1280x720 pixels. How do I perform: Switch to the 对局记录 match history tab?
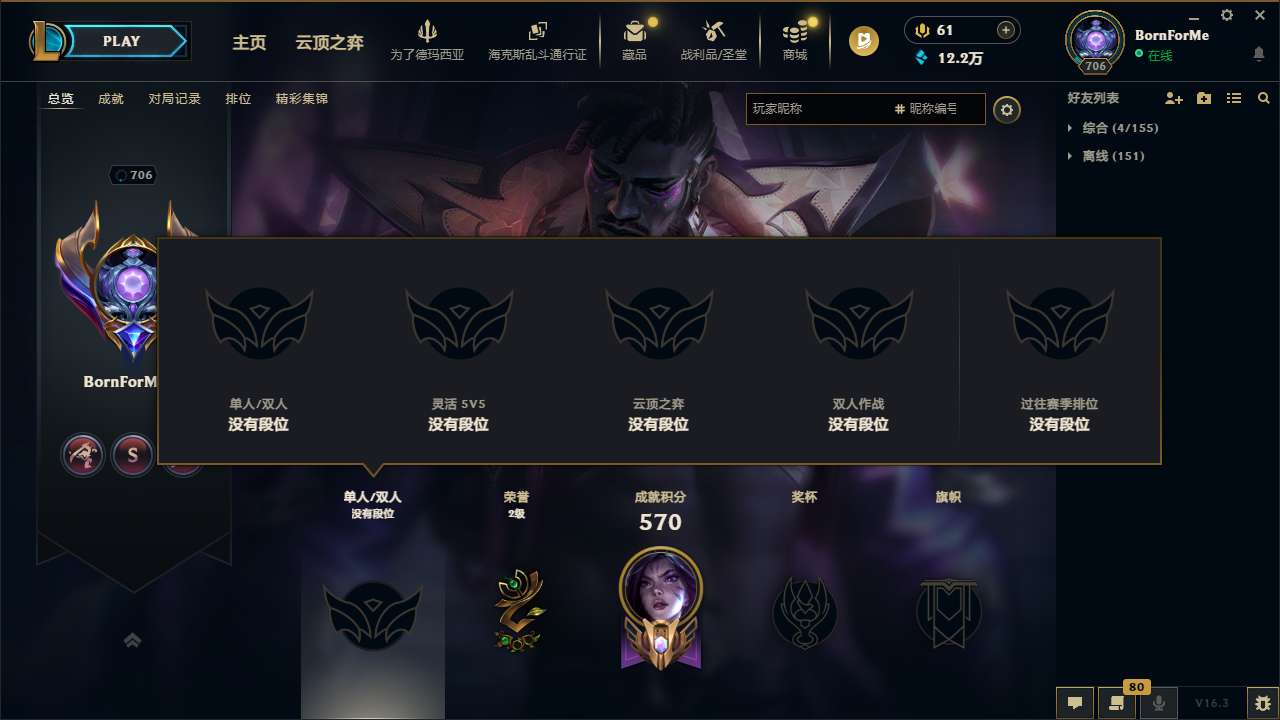coord(175,99)
